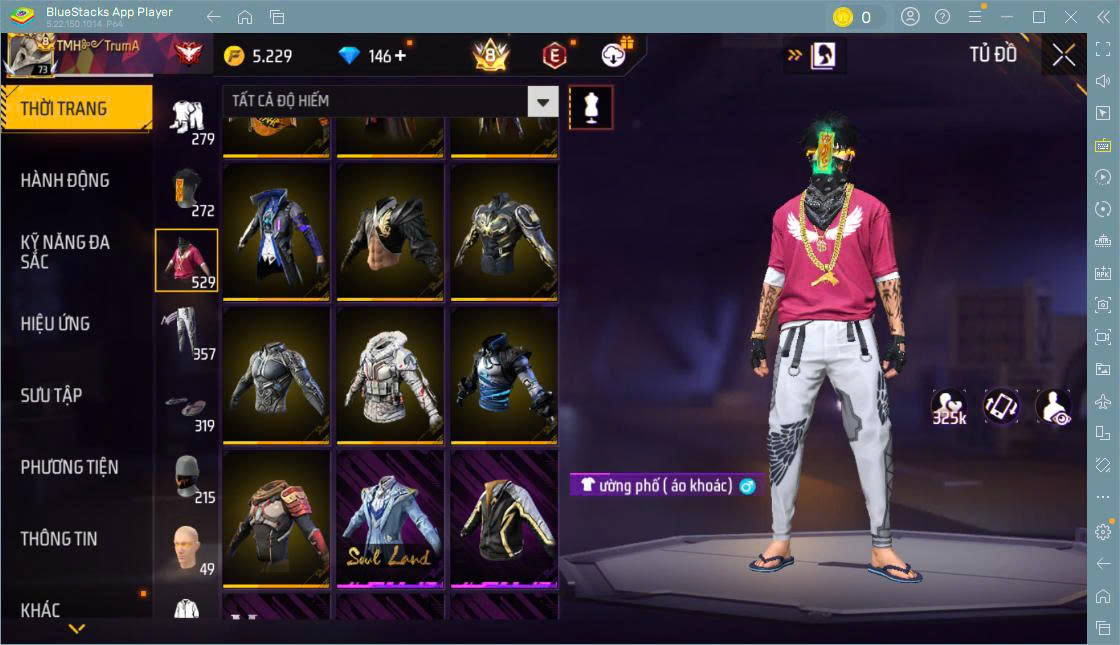The image size is (1120, 645).
Task: Add diamonds with the plus button
Action: click(401, 56)
